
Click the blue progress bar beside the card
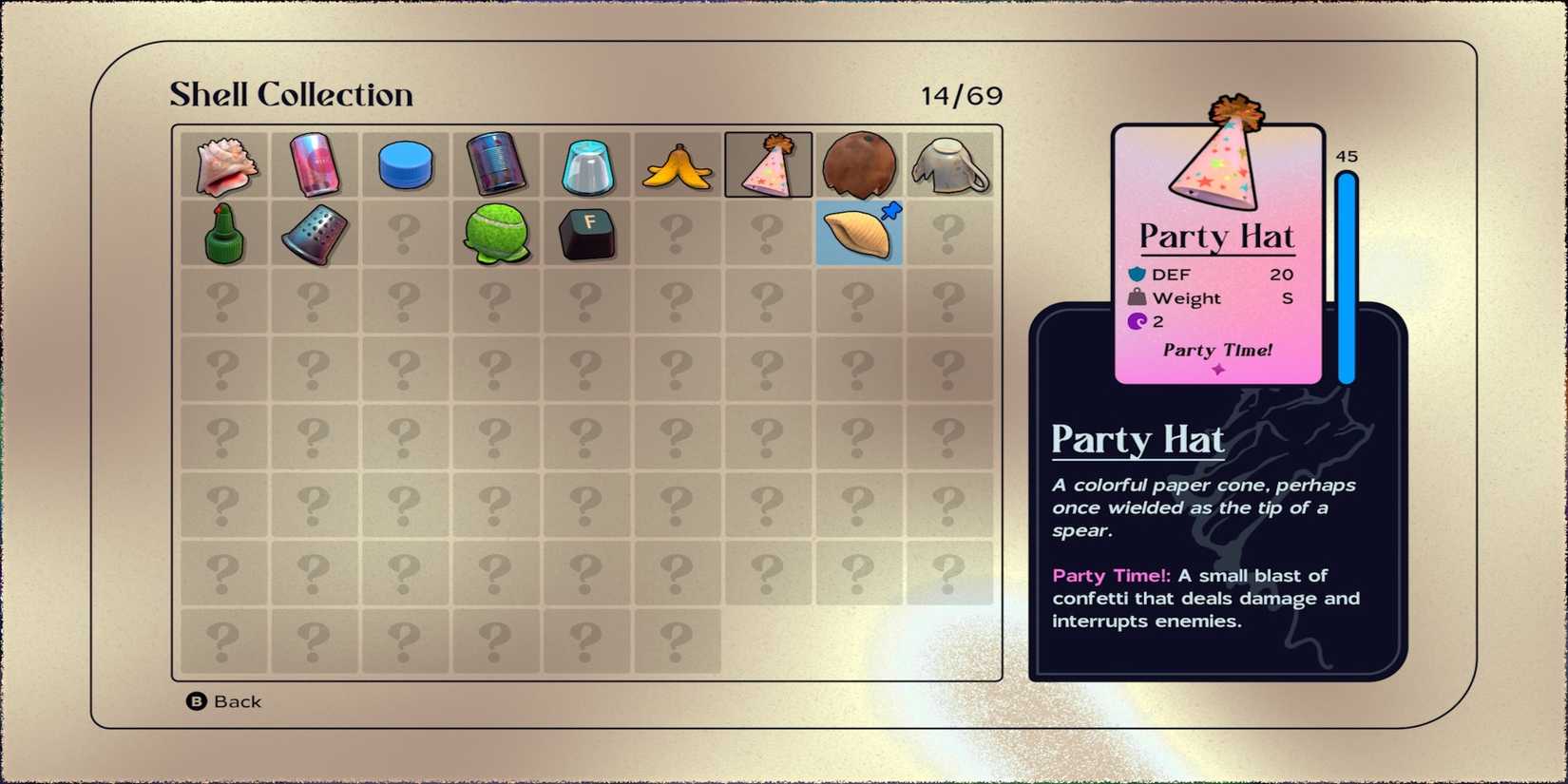click(x=1348, y=276)
